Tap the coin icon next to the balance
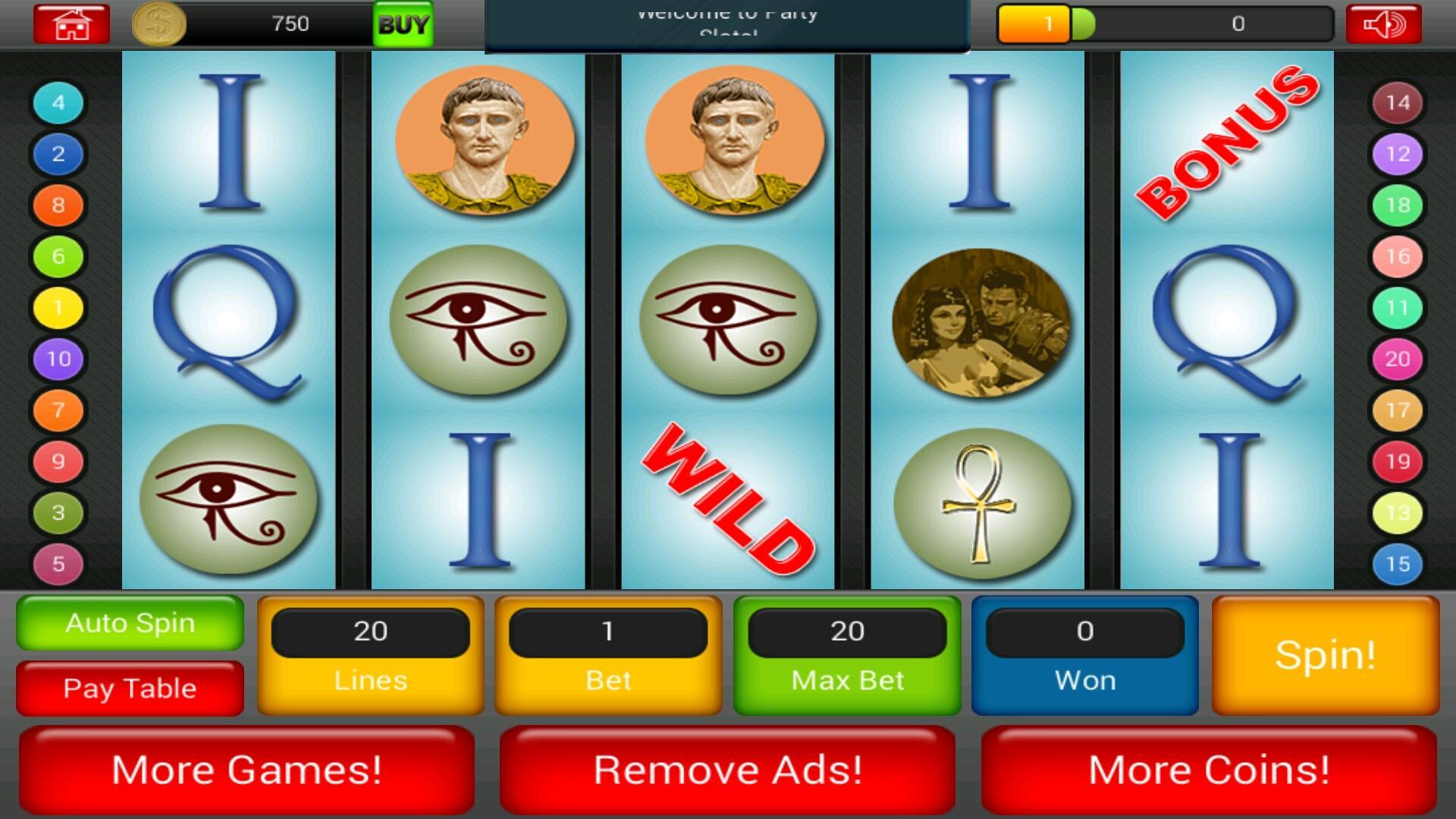1456x819 pixels. coord(159,24)
